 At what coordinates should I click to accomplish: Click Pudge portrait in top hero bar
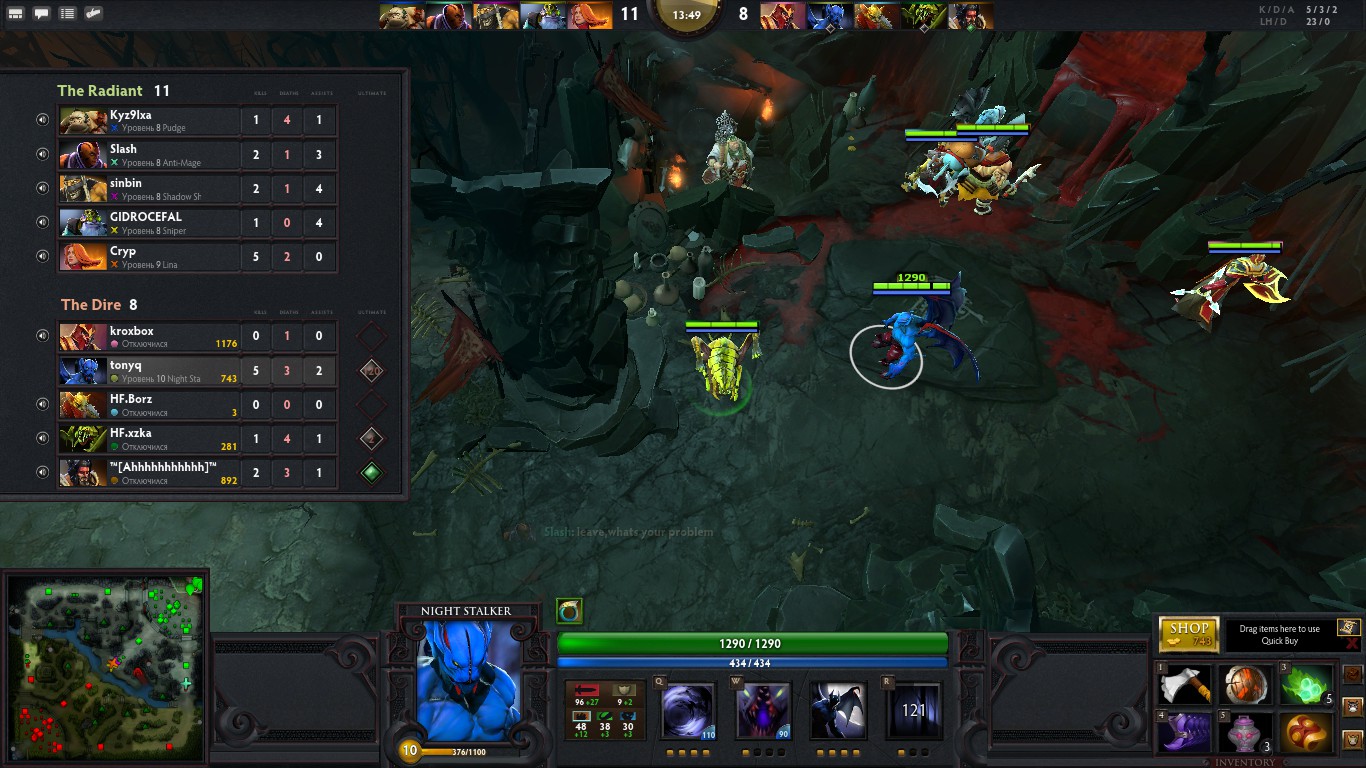400,16
